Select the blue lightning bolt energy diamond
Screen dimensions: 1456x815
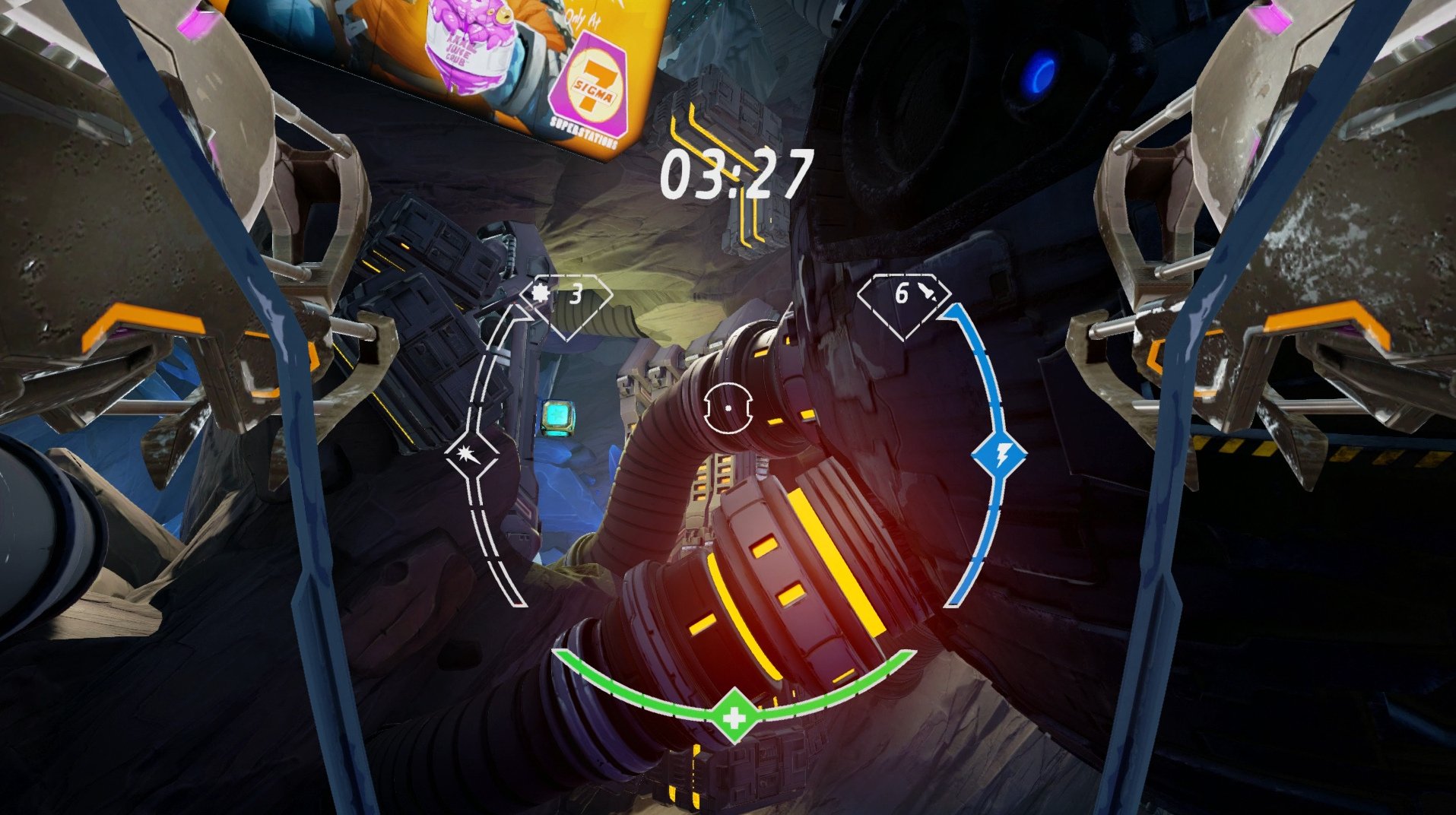click(998, 455)
